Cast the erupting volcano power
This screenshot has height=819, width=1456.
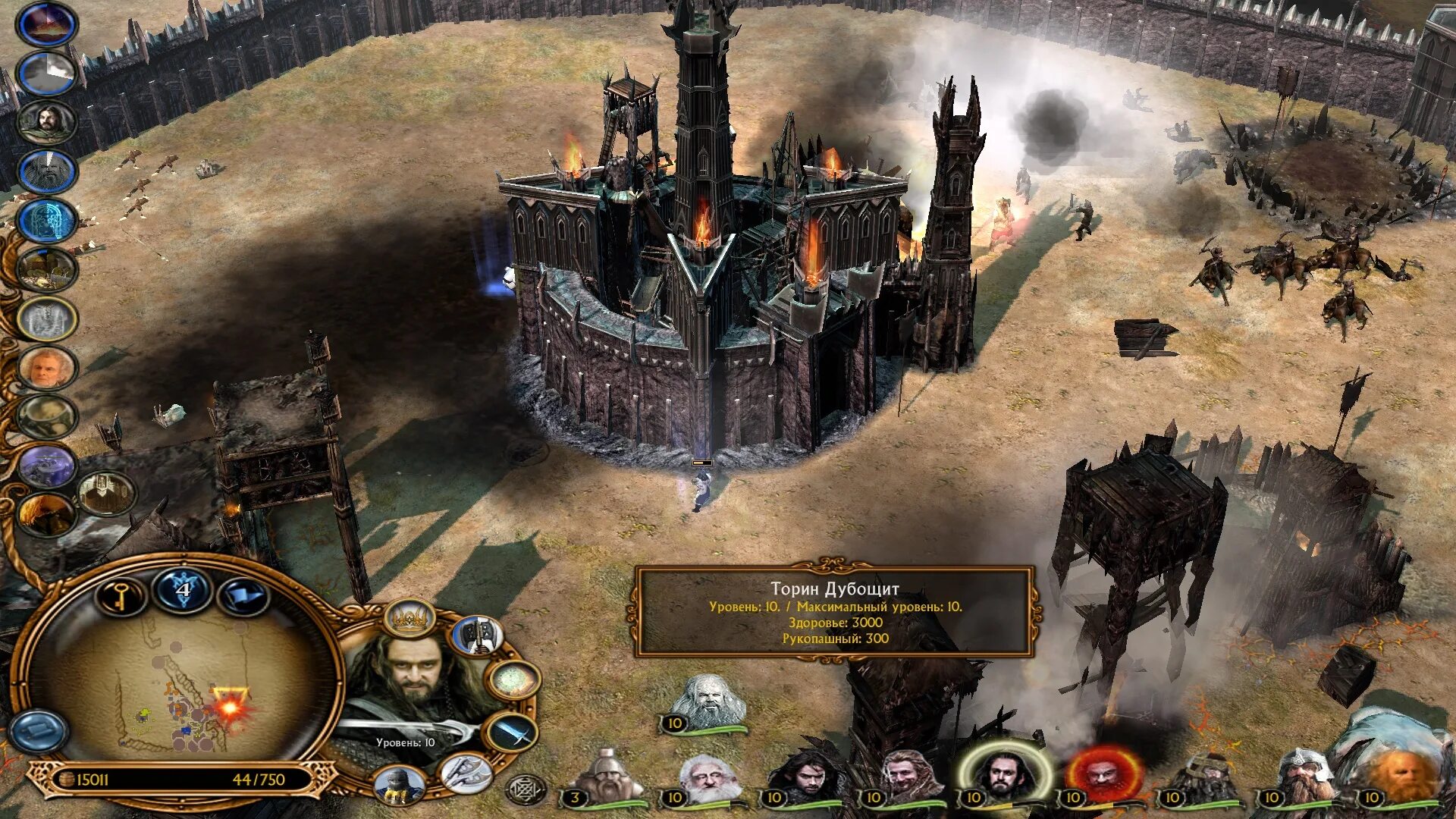click(x=47, y=24)
